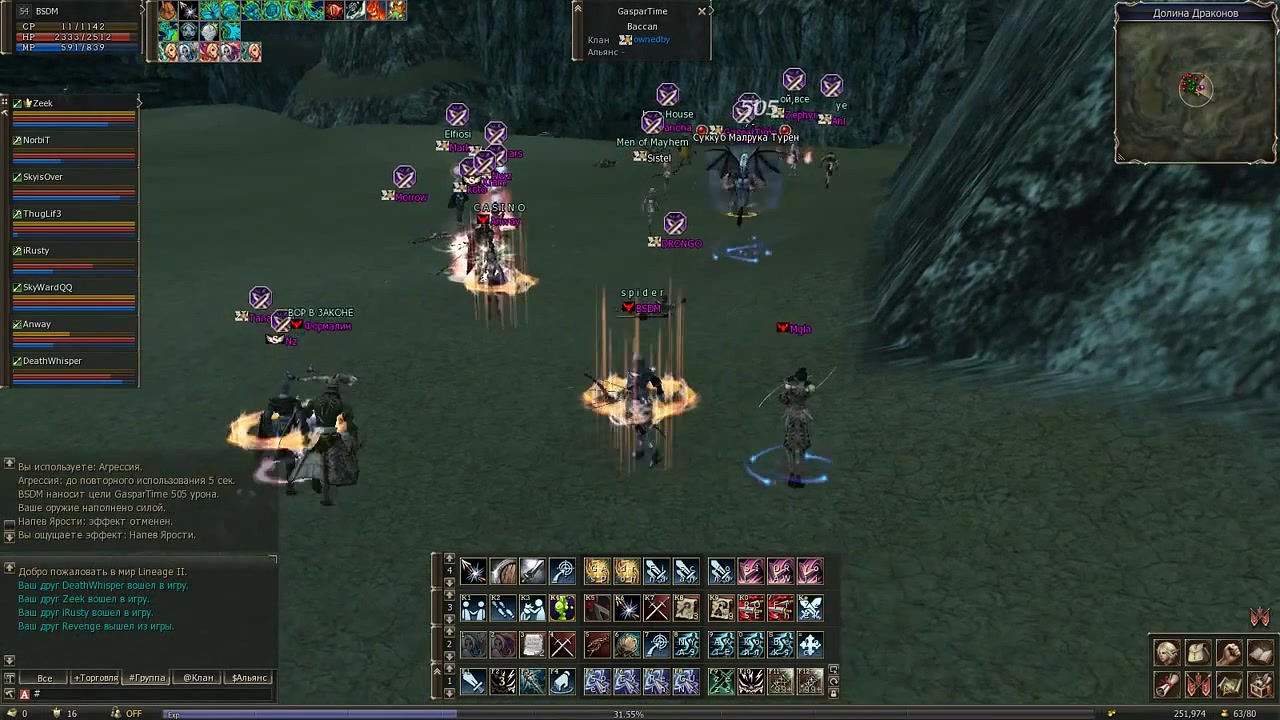Screen dimensions: 1280x720
Task: Use the green potion hotbar slot K4
Action: click(x=563, y=607)
